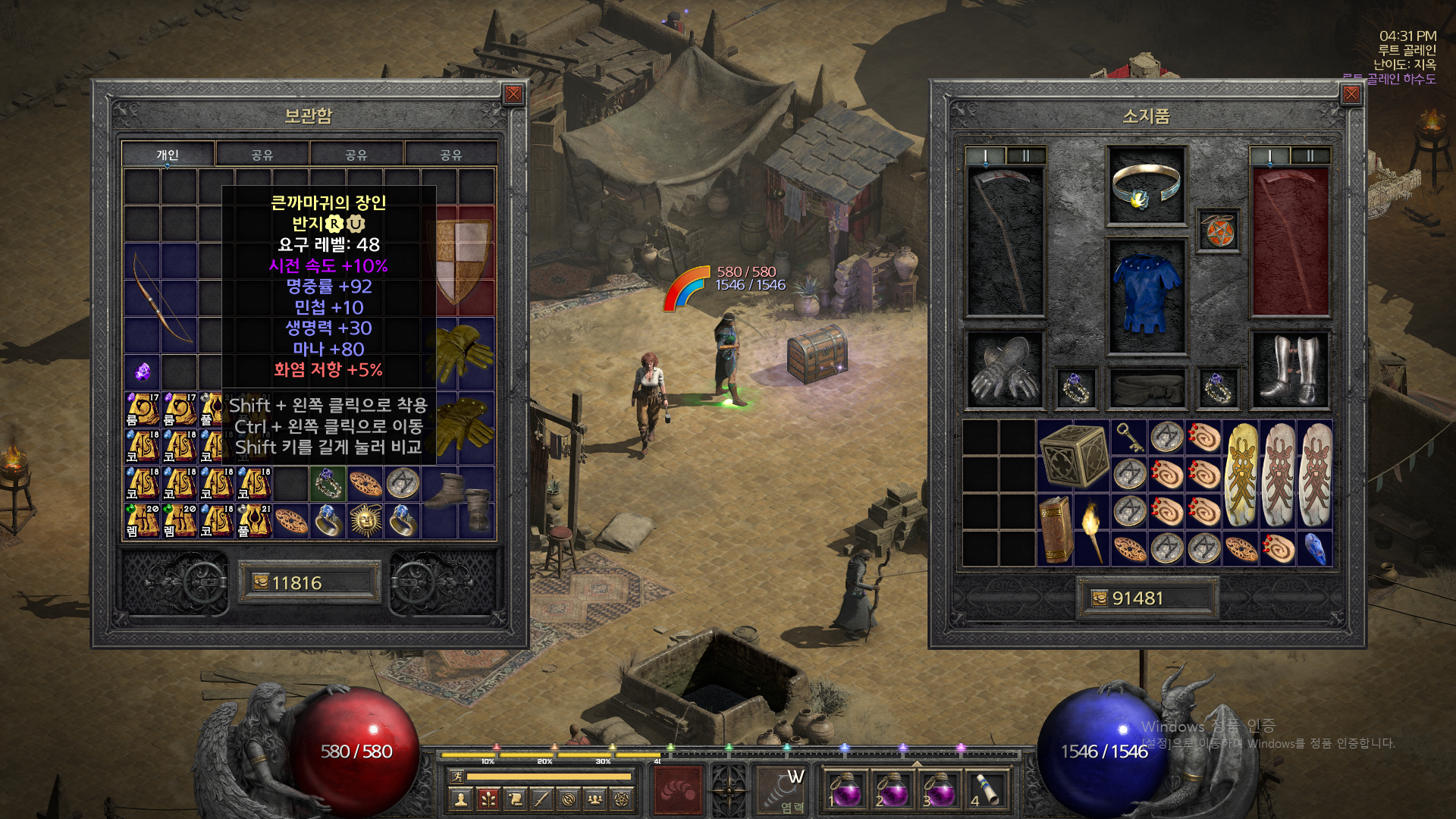Select the bow in the stash
The width and height of the screenshot is (1456, 819).
coord(161,297)
